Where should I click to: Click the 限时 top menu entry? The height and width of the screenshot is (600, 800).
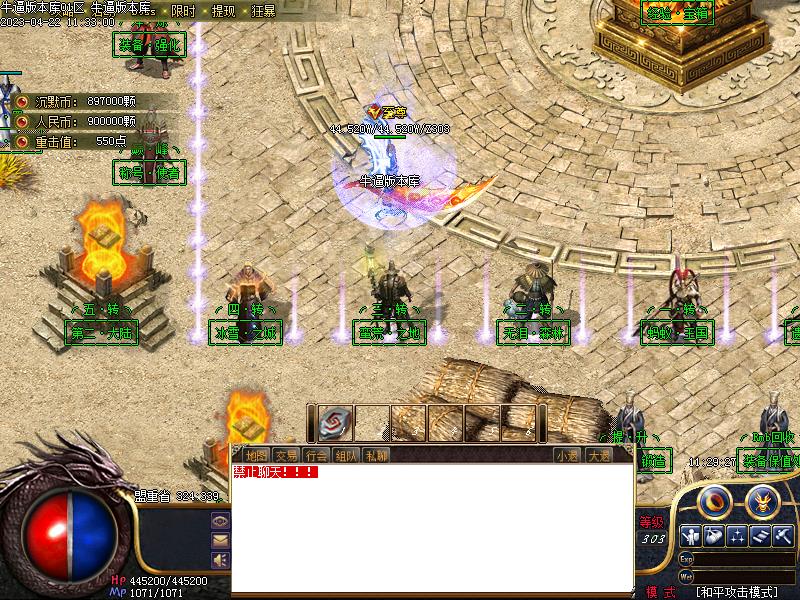point(184,11)
